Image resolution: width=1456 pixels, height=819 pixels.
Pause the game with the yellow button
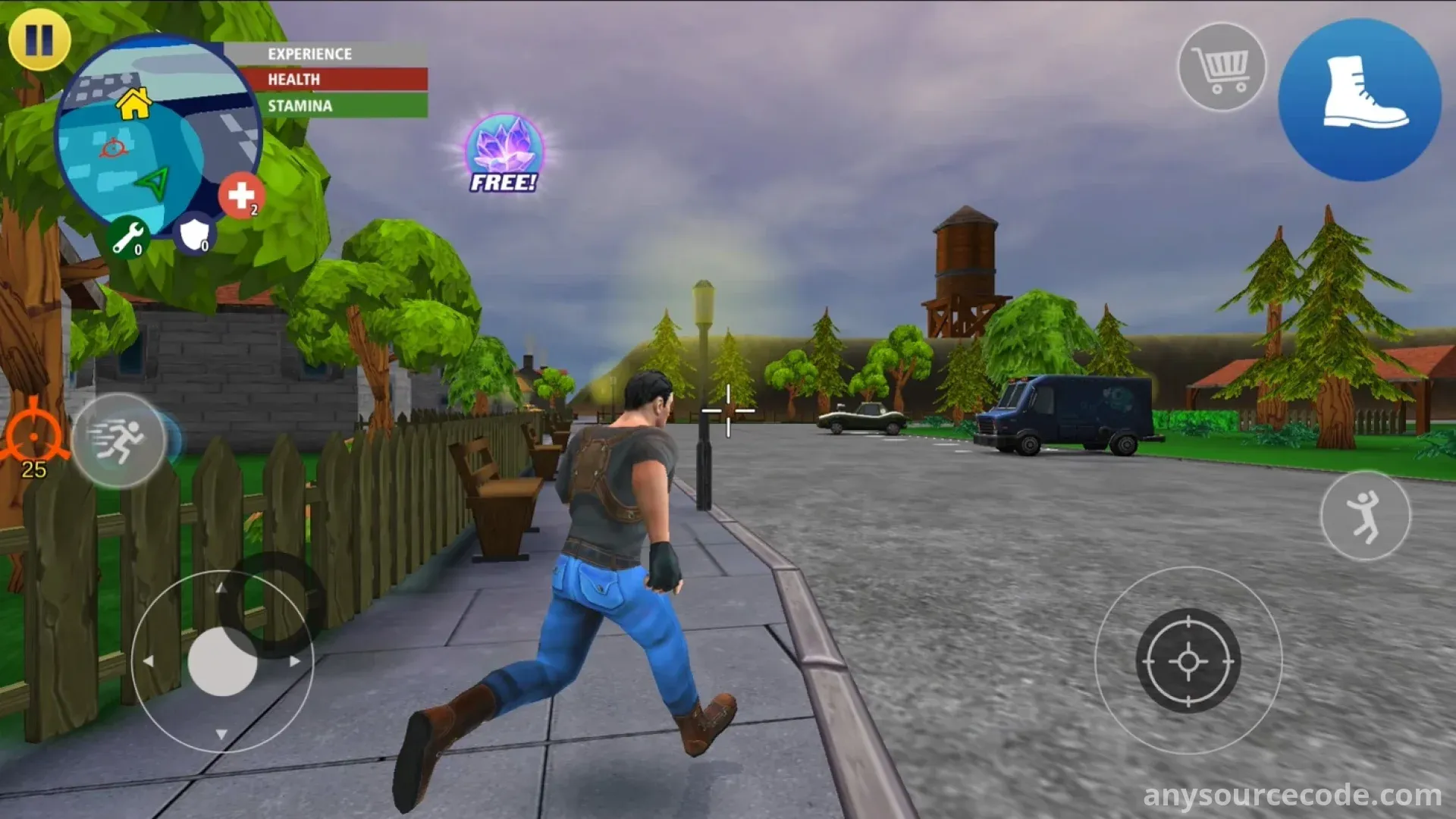coord(39,39)
